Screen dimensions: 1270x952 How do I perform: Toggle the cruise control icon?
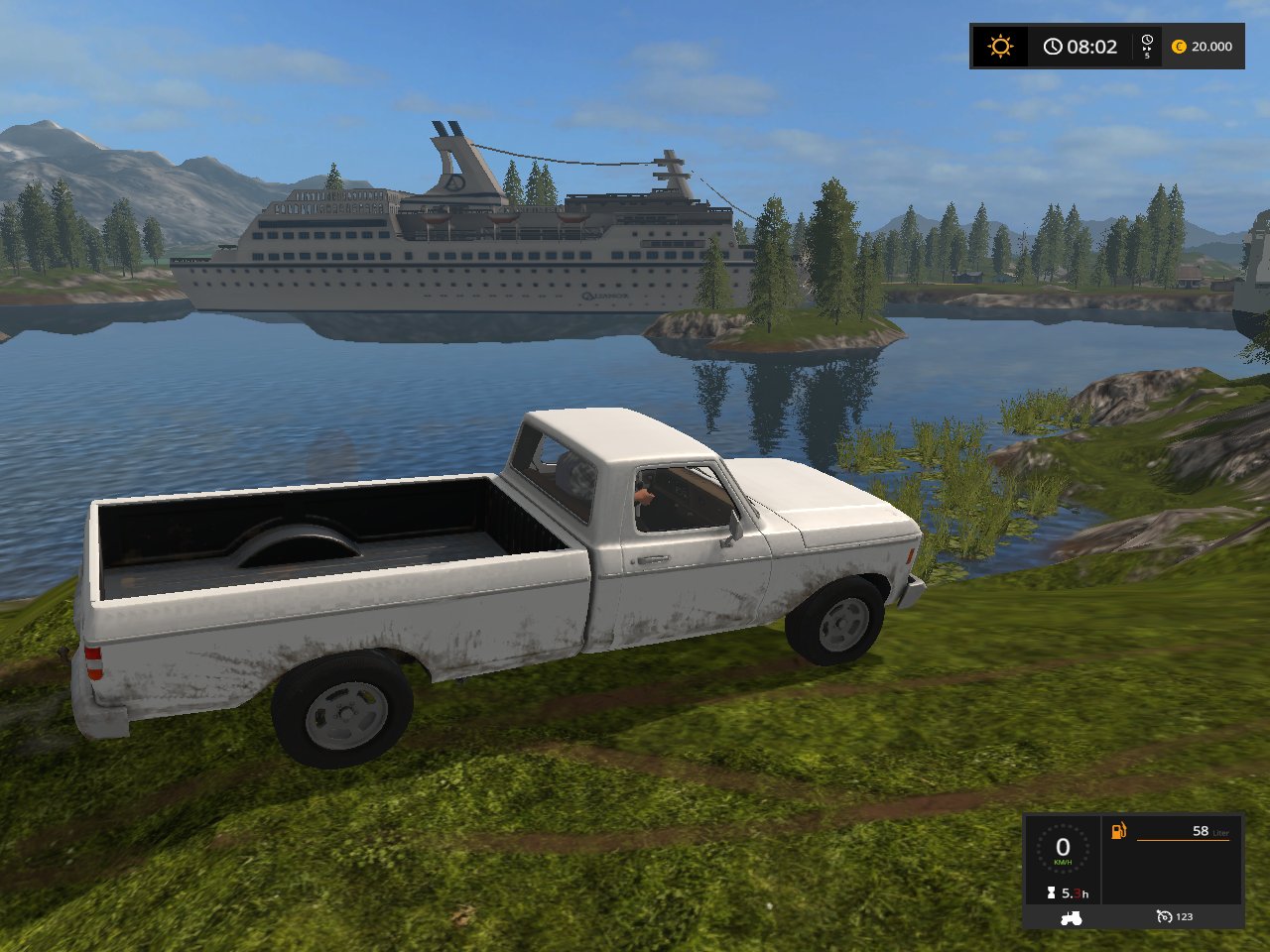(x=1164, y=917)
